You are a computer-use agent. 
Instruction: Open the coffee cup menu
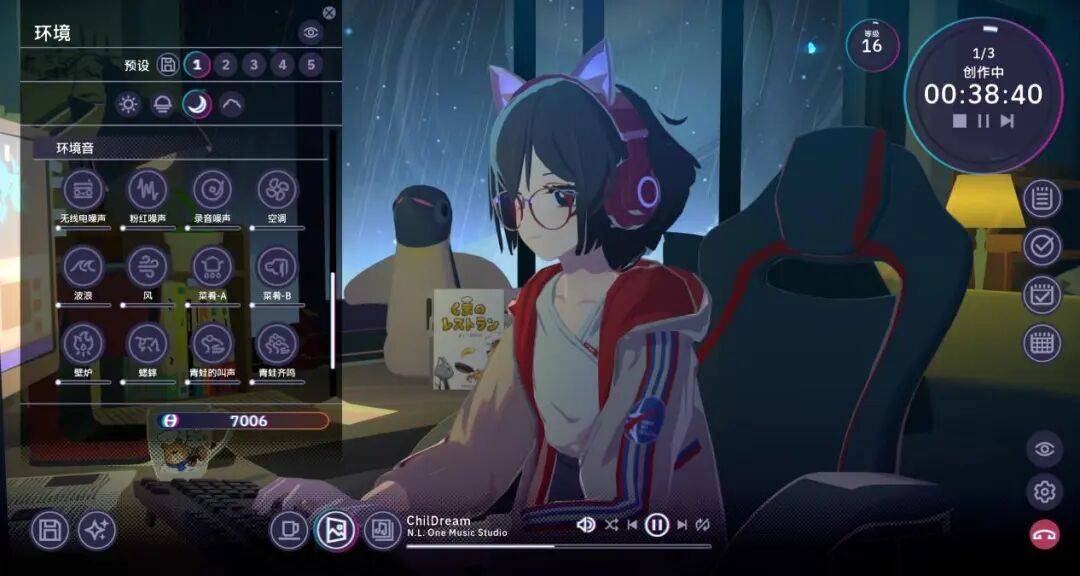coord(288,530)
